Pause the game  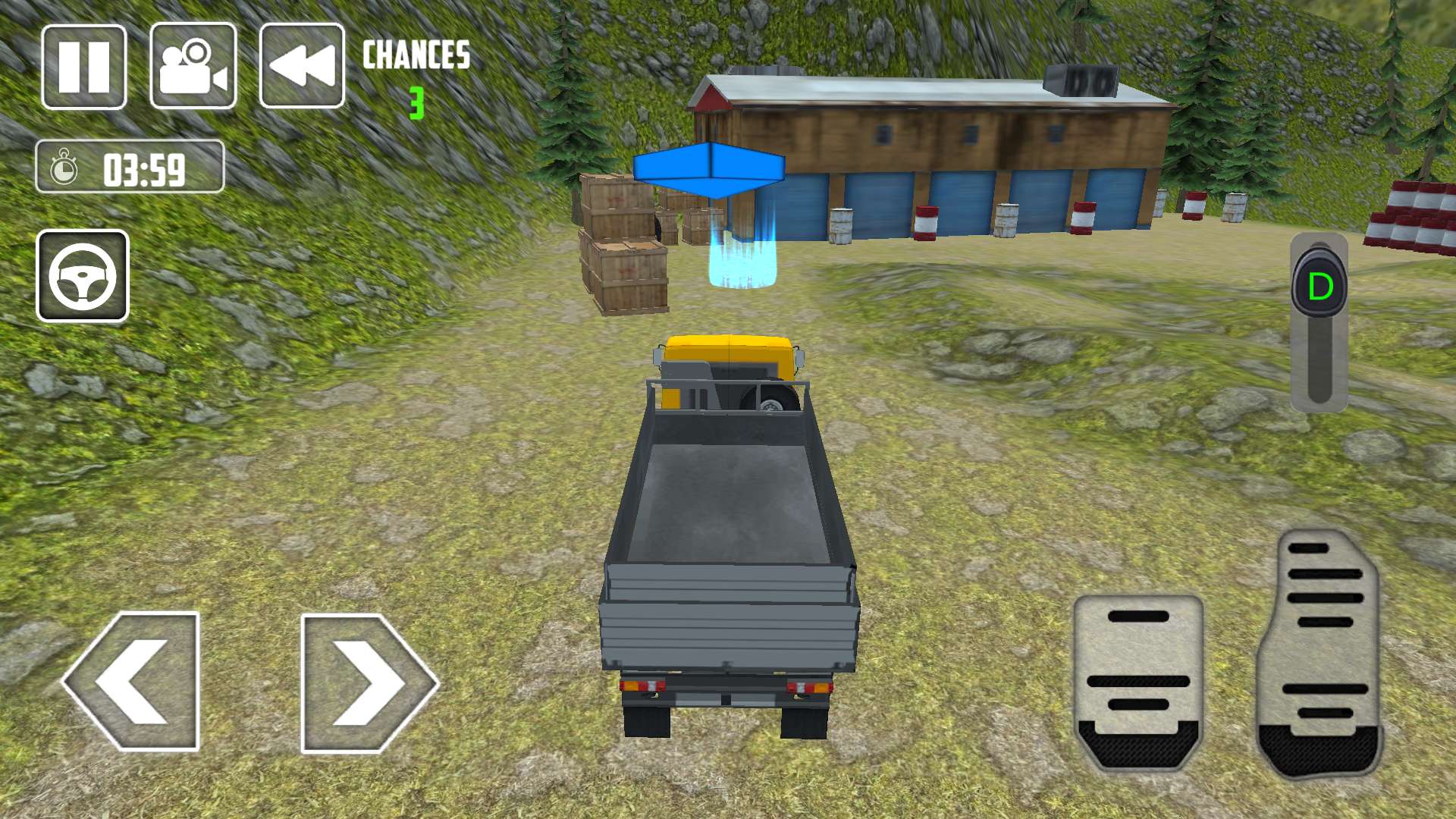pos(83,67)
